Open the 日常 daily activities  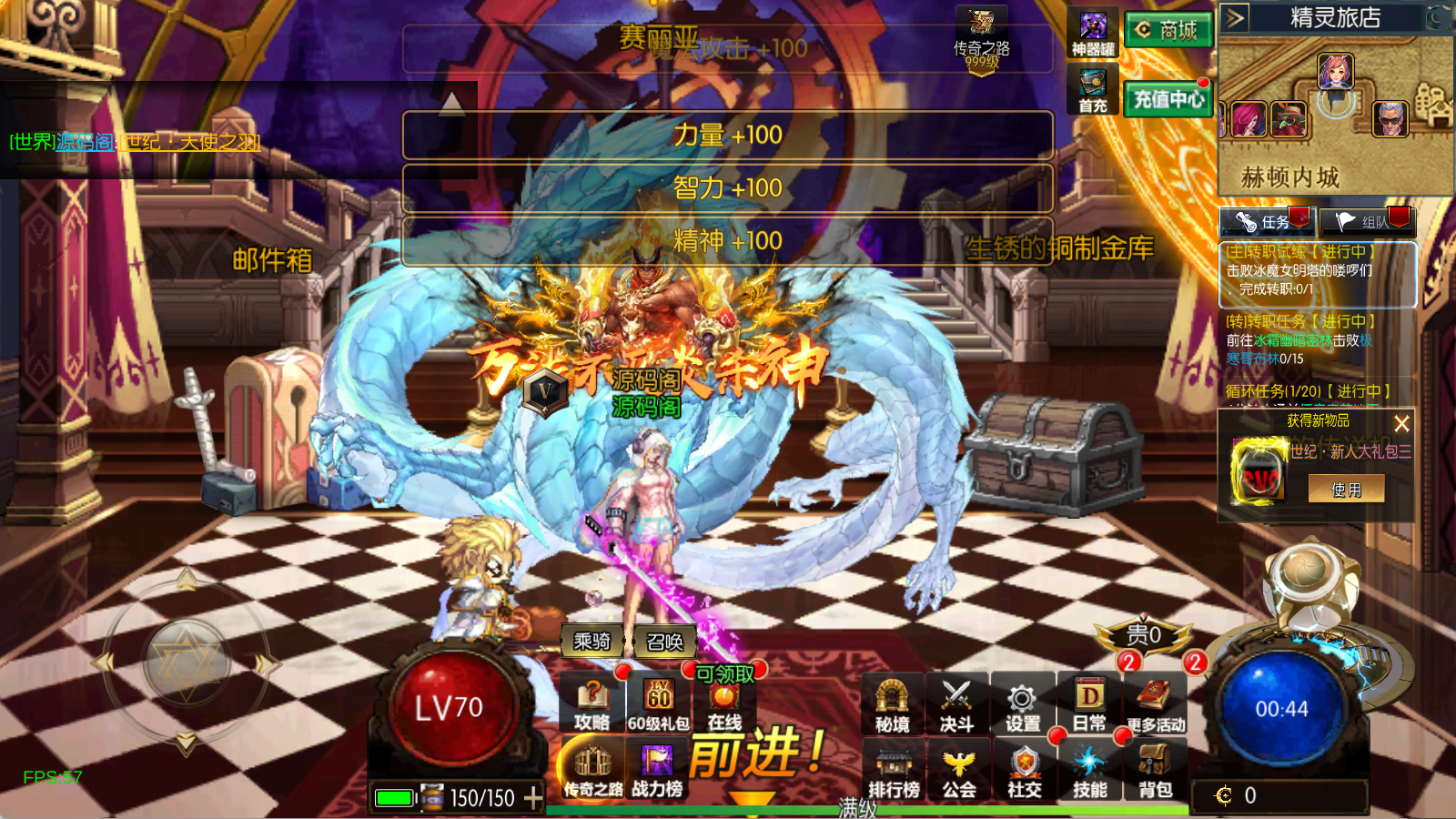pos(1089,704)
